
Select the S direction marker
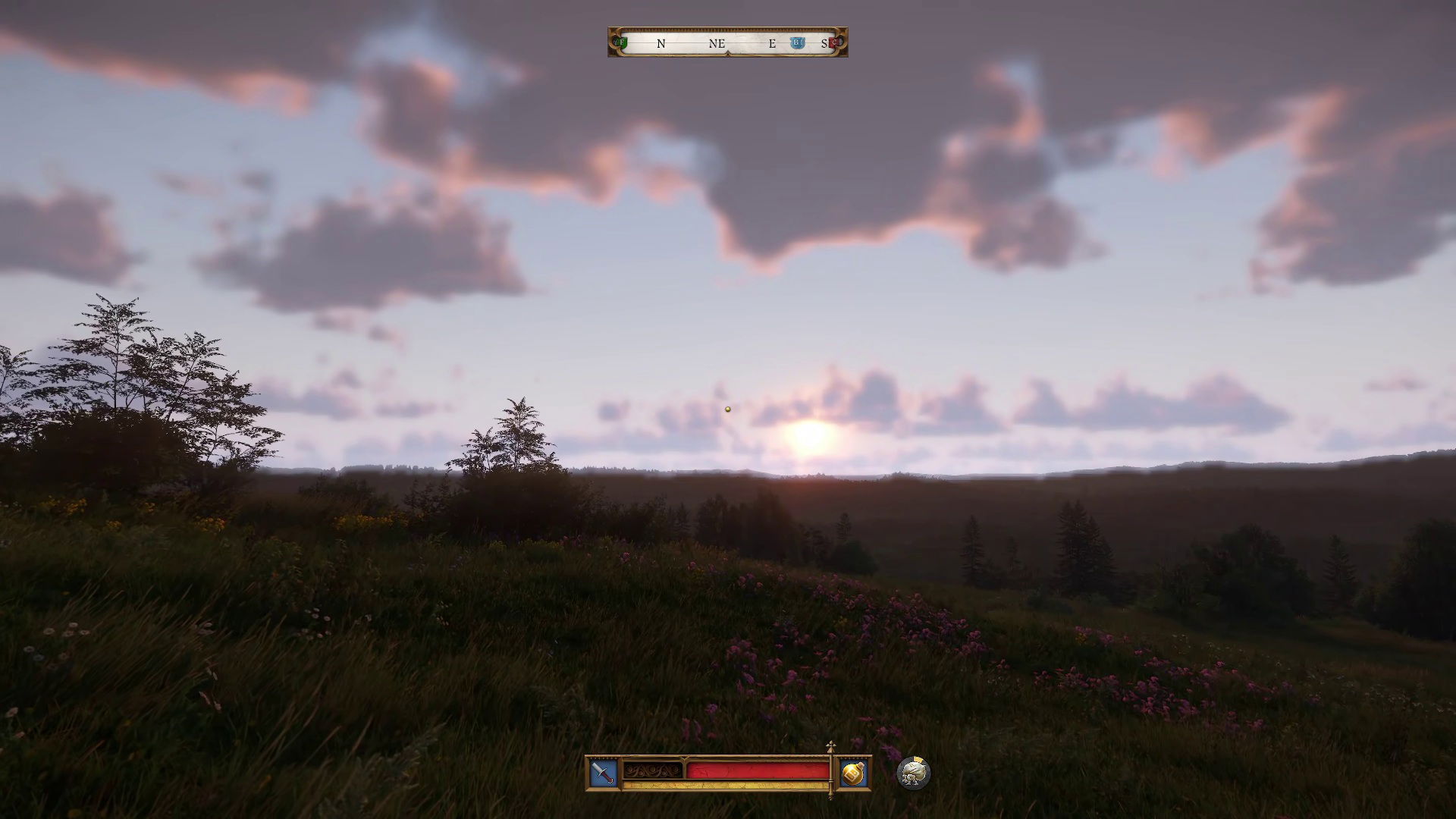824,43
